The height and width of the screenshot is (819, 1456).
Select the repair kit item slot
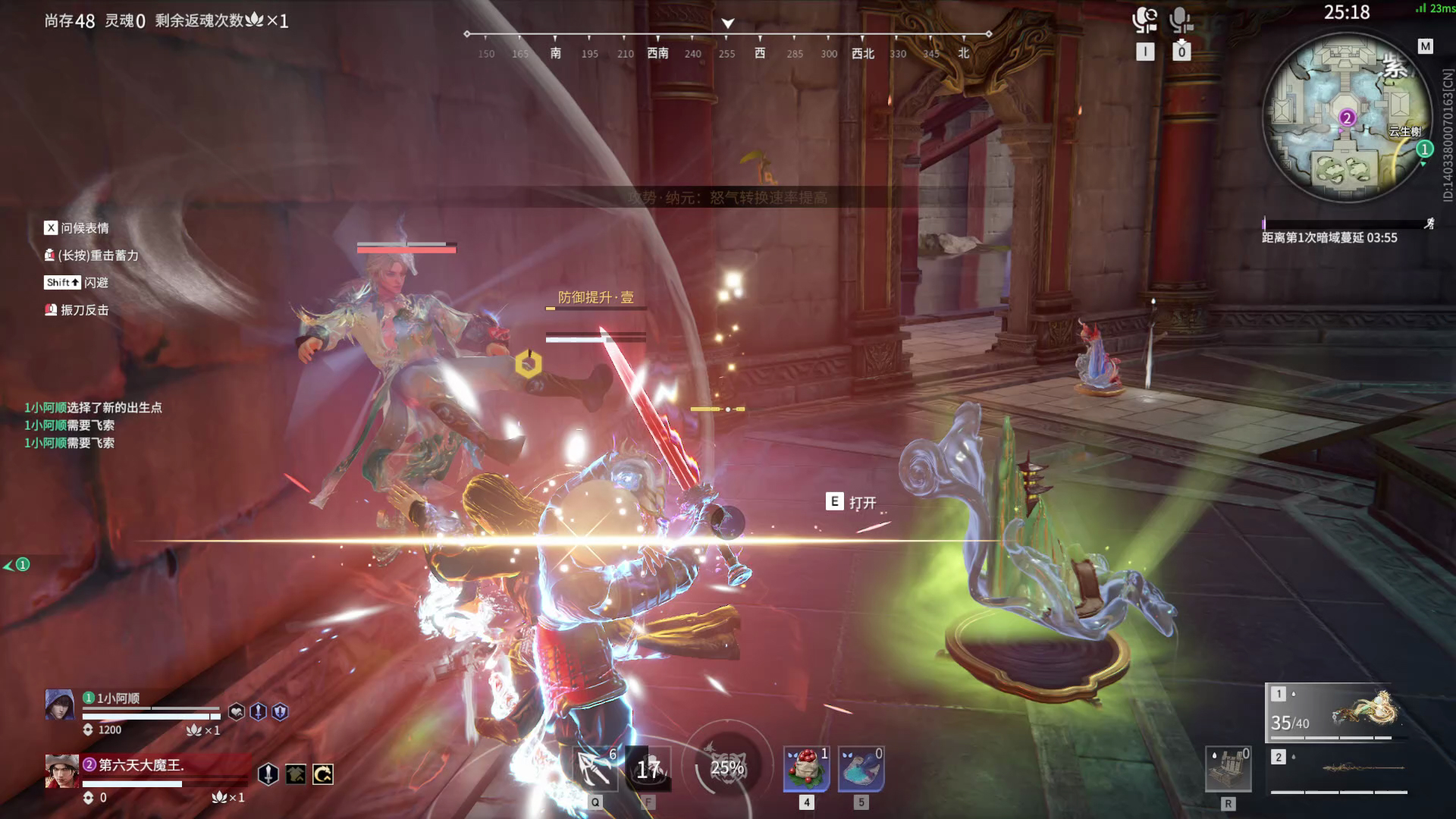1228,769
